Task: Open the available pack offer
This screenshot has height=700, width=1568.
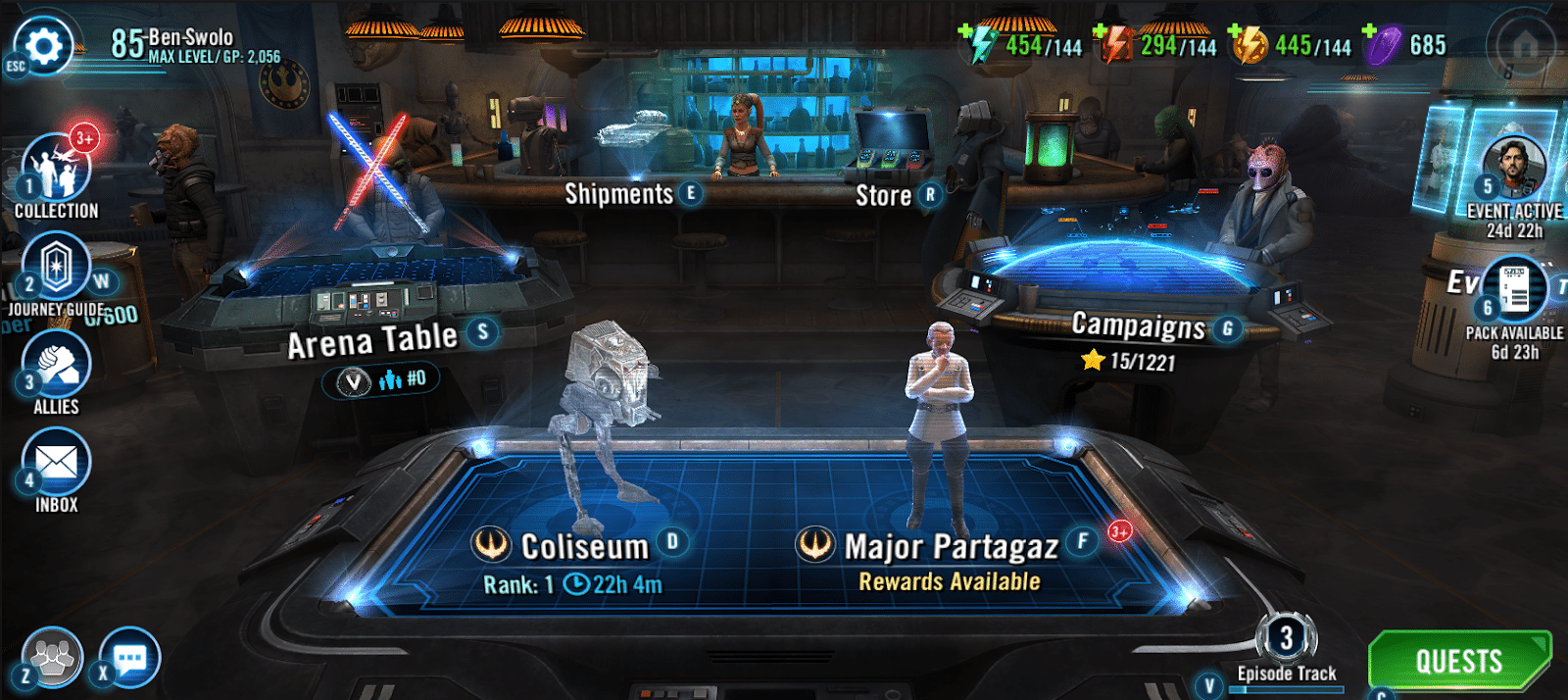Action: (1515, 291)
